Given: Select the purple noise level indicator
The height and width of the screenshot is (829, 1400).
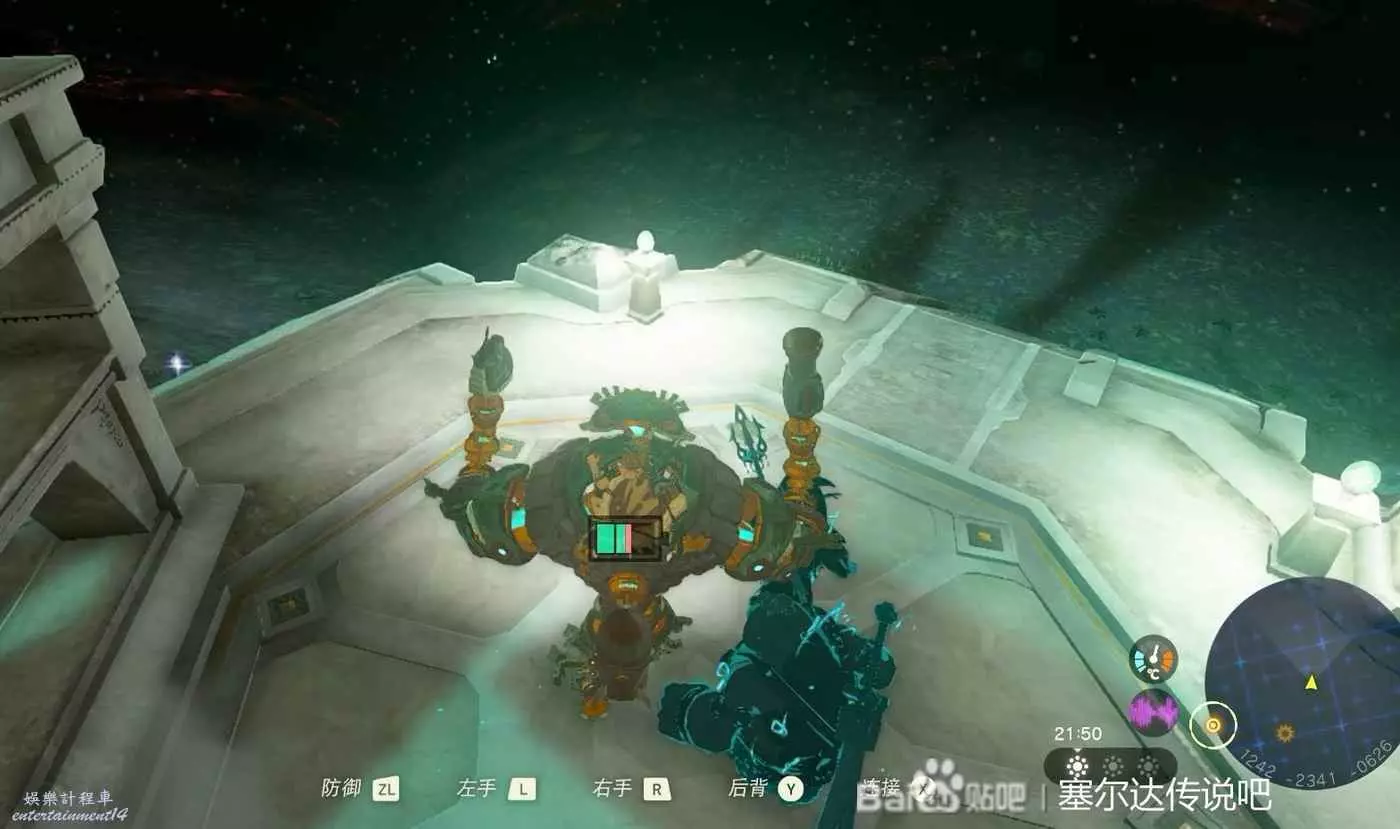Looking at the screenshot, I should [x=1153, y=713].
